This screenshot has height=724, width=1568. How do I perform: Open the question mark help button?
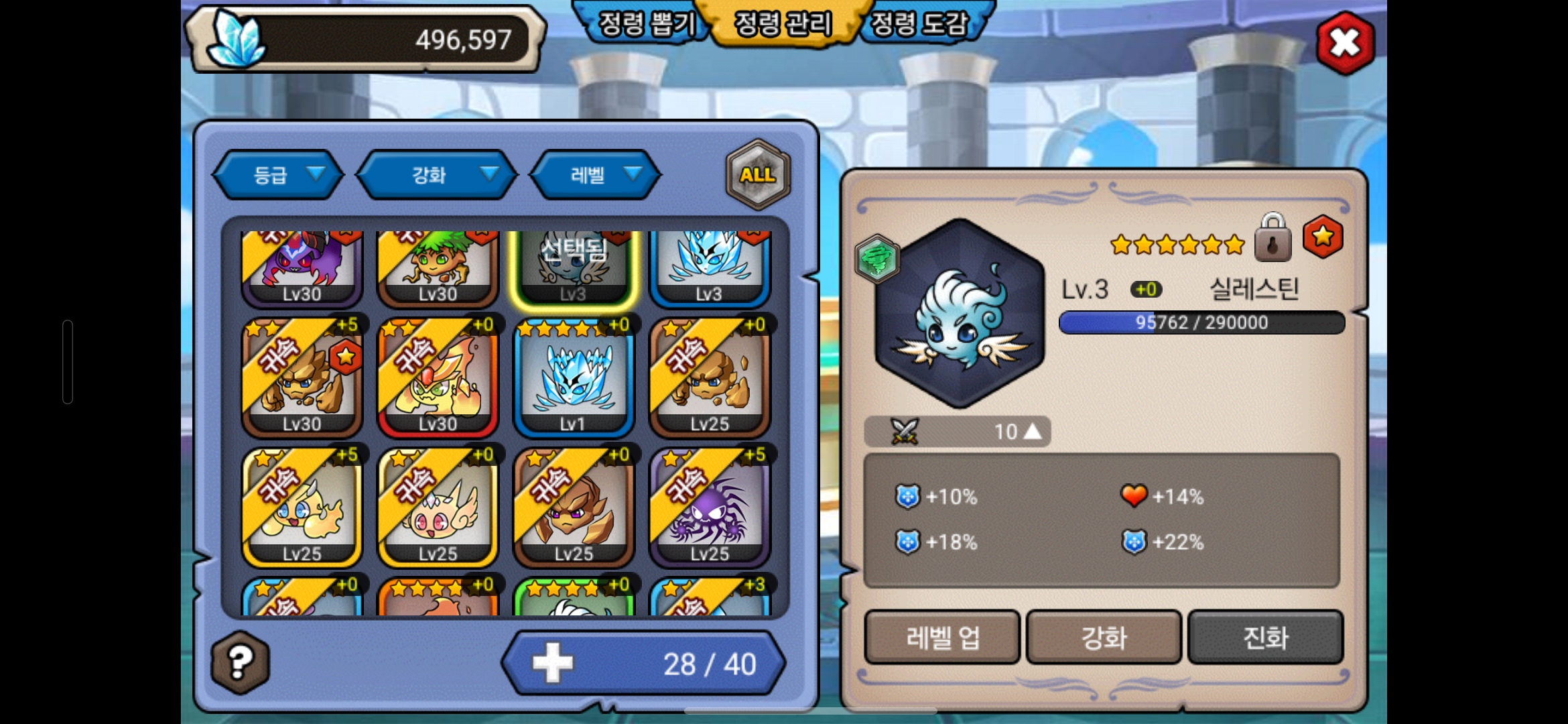pos(241,662)
